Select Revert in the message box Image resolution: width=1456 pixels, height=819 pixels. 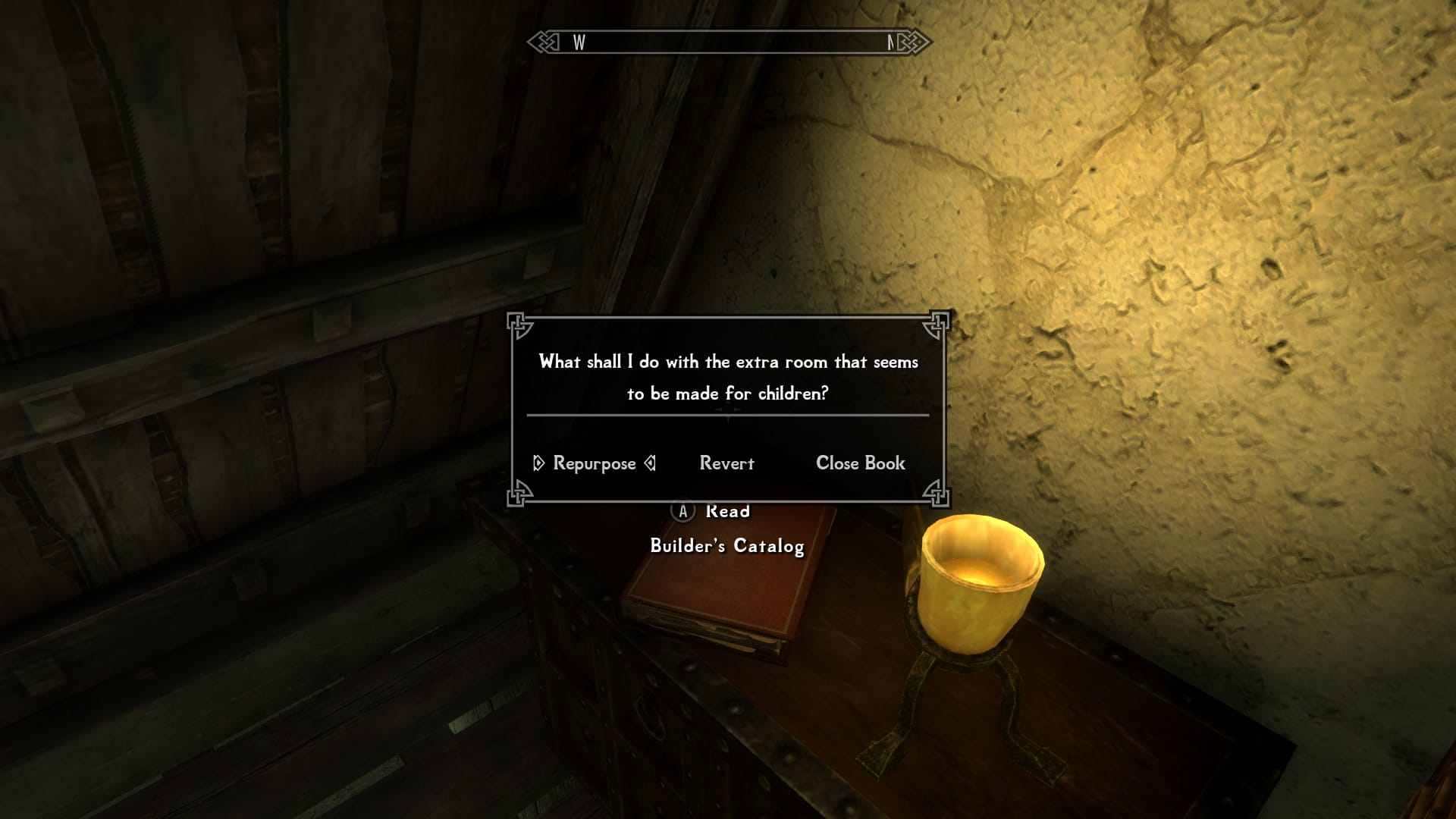click(726, 463)
